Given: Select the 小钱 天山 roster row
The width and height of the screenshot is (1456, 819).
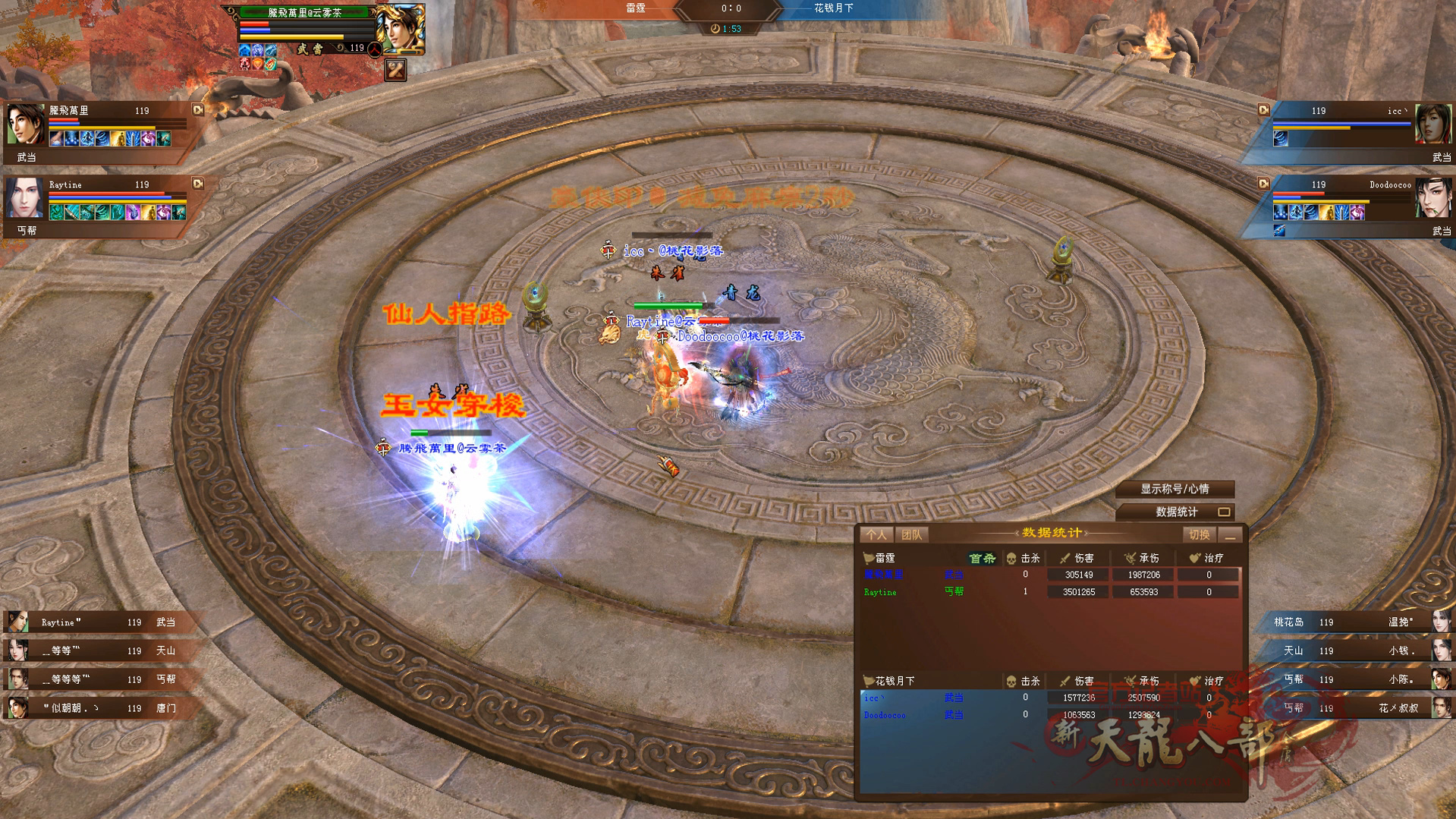Looking at the screenshot, I should (1358, 650).
